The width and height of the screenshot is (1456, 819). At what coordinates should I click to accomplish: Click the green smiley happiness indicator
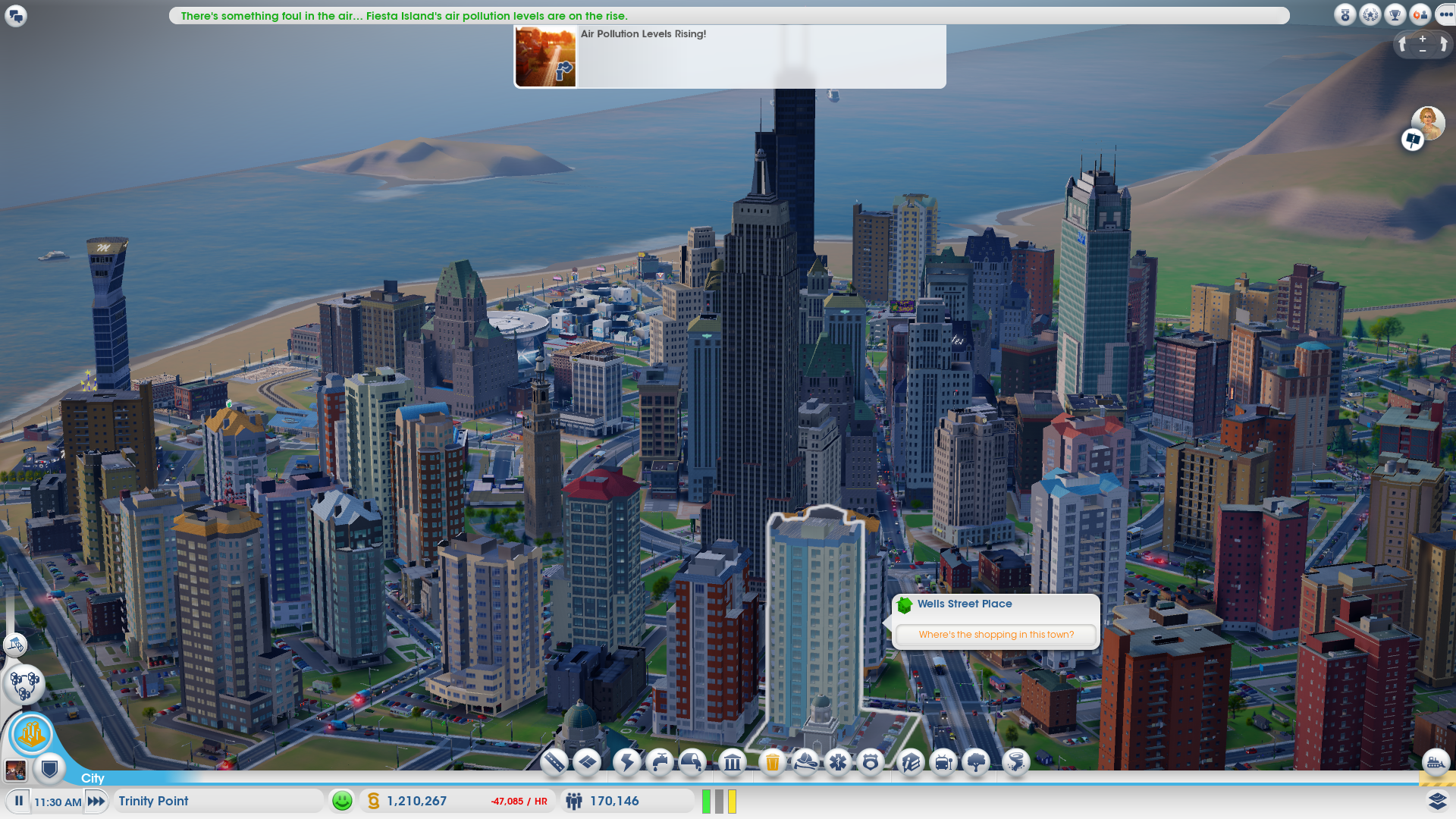(x=342, y=801)
